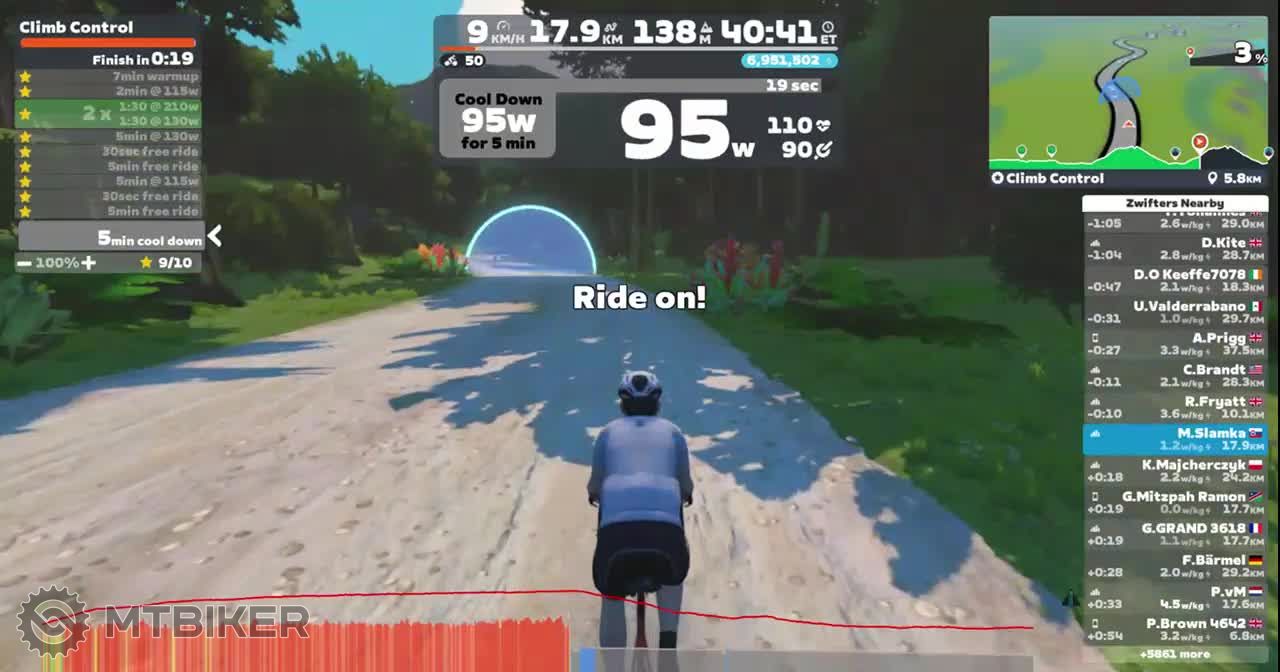Viewport: 1280px width, 672px height.
Task: Click G.GRAND 3618 in the rider list
Action: click(x=1175, y=534)
